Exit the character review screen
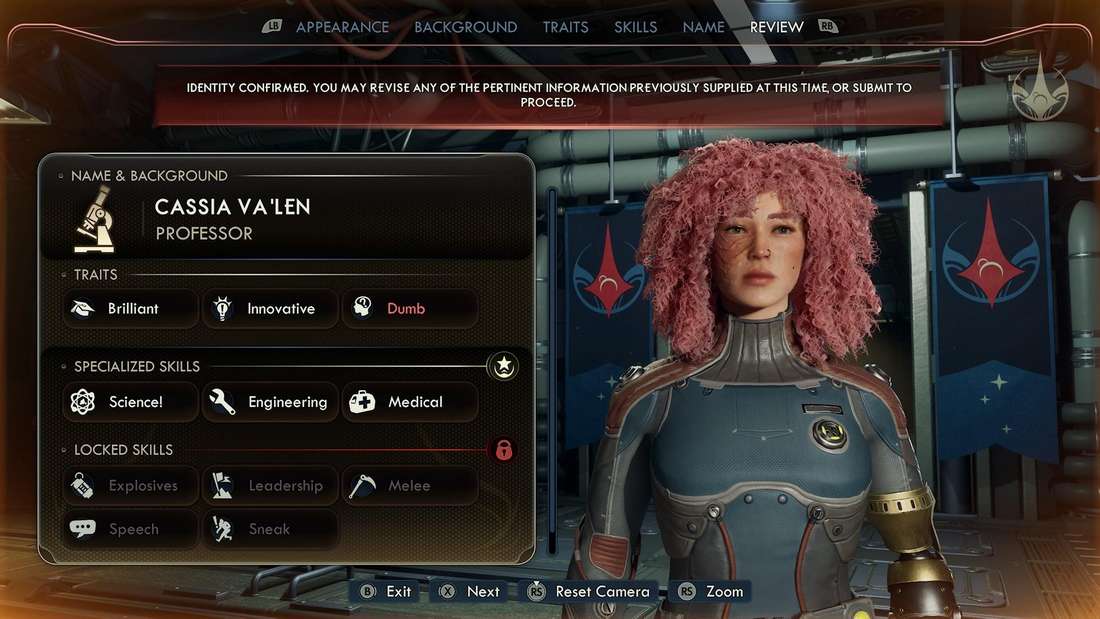 pos(386,591)
